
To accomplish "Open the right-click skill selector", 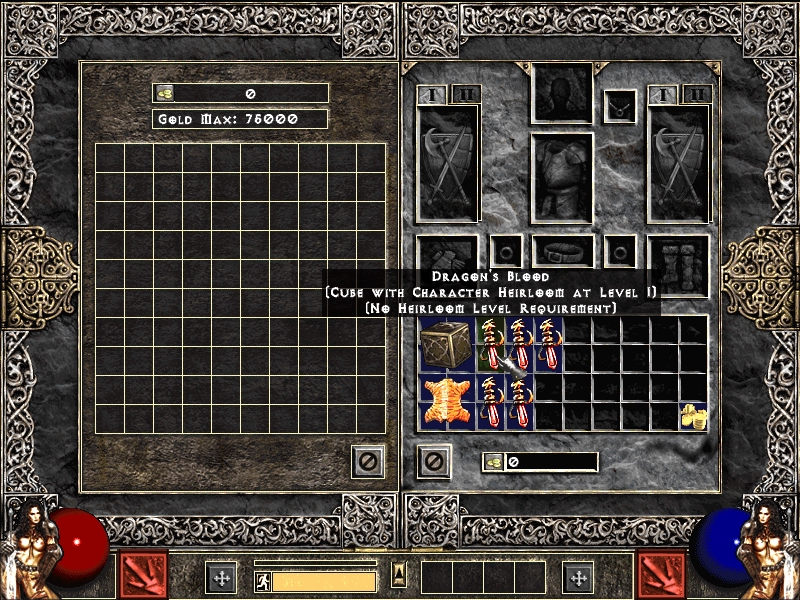I will [x=661, y=575].
